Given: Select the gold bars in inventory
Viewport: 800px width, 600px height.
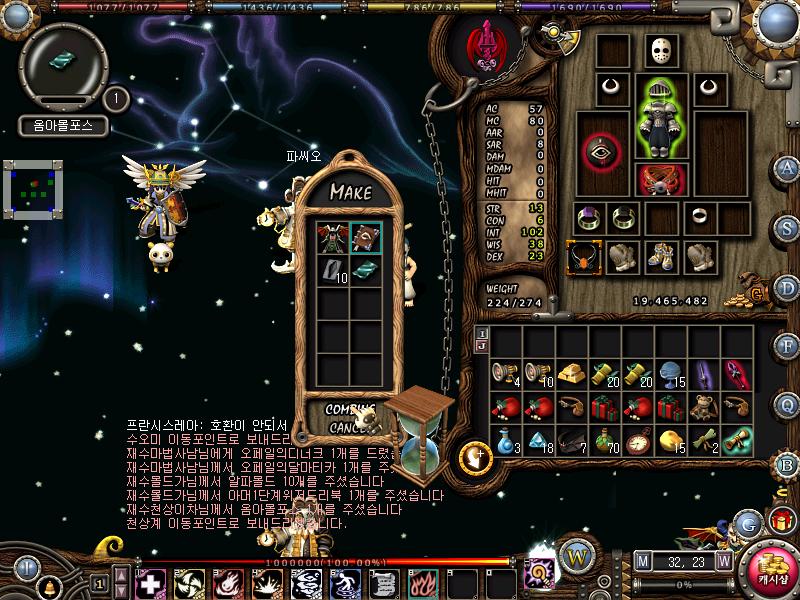Looking at the screenshot, I should [572, 374].
